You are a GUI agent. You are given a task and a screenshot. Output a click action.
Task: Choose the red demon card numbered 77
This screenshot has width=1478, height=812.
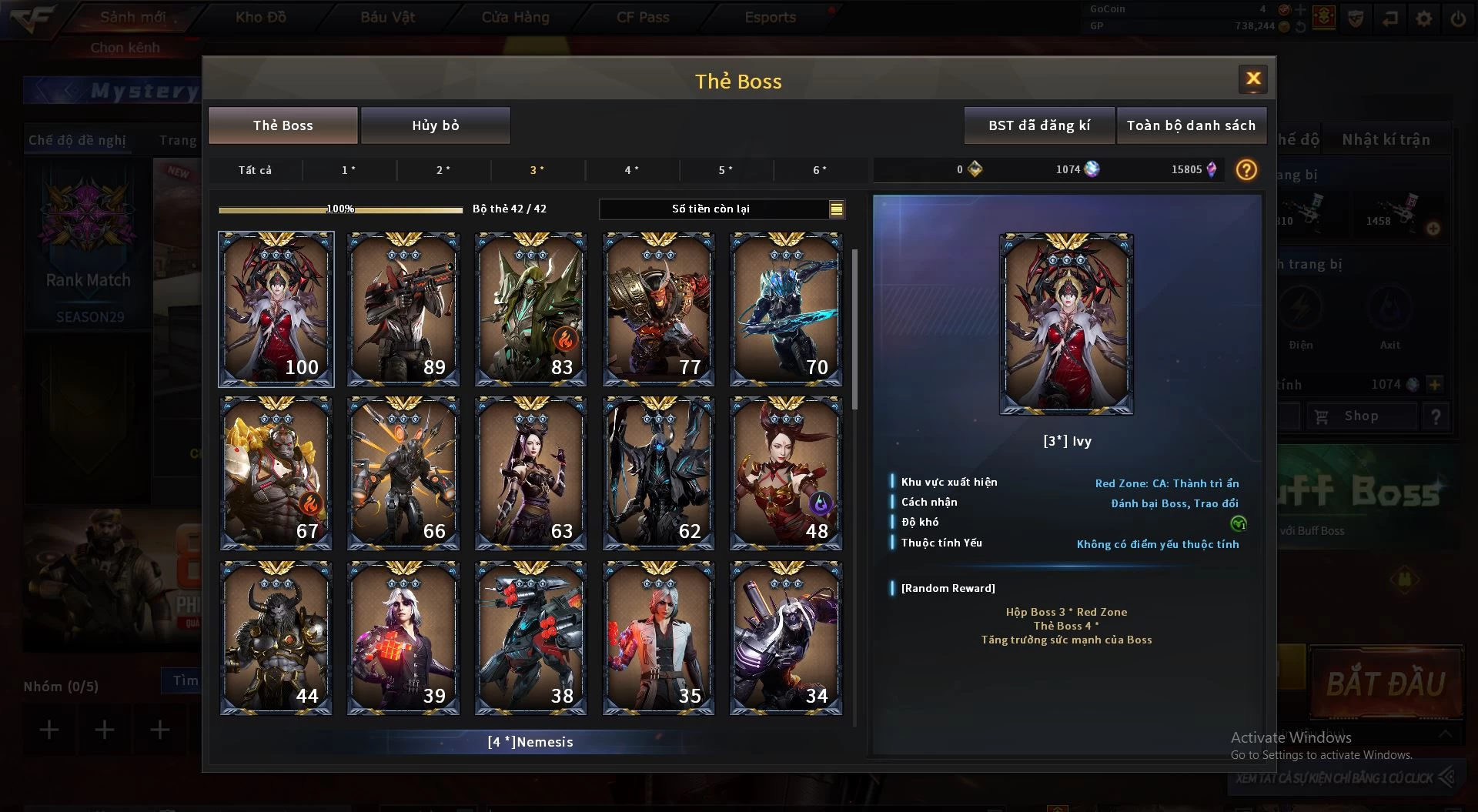658,309
